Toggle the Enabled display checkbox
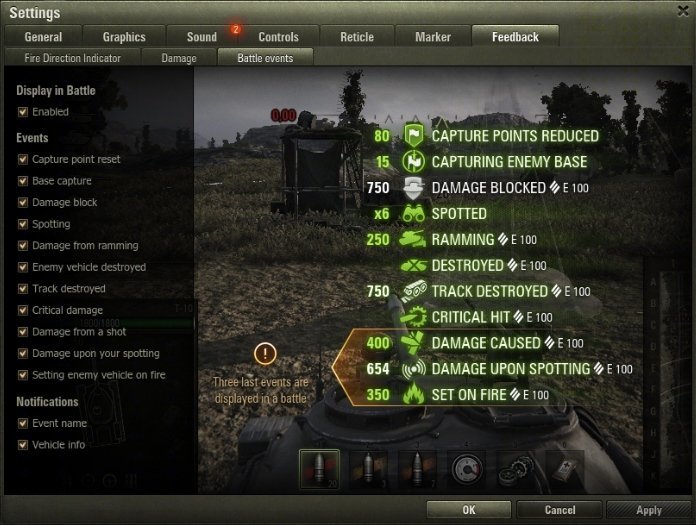696x525 pixels. (23, 112)
